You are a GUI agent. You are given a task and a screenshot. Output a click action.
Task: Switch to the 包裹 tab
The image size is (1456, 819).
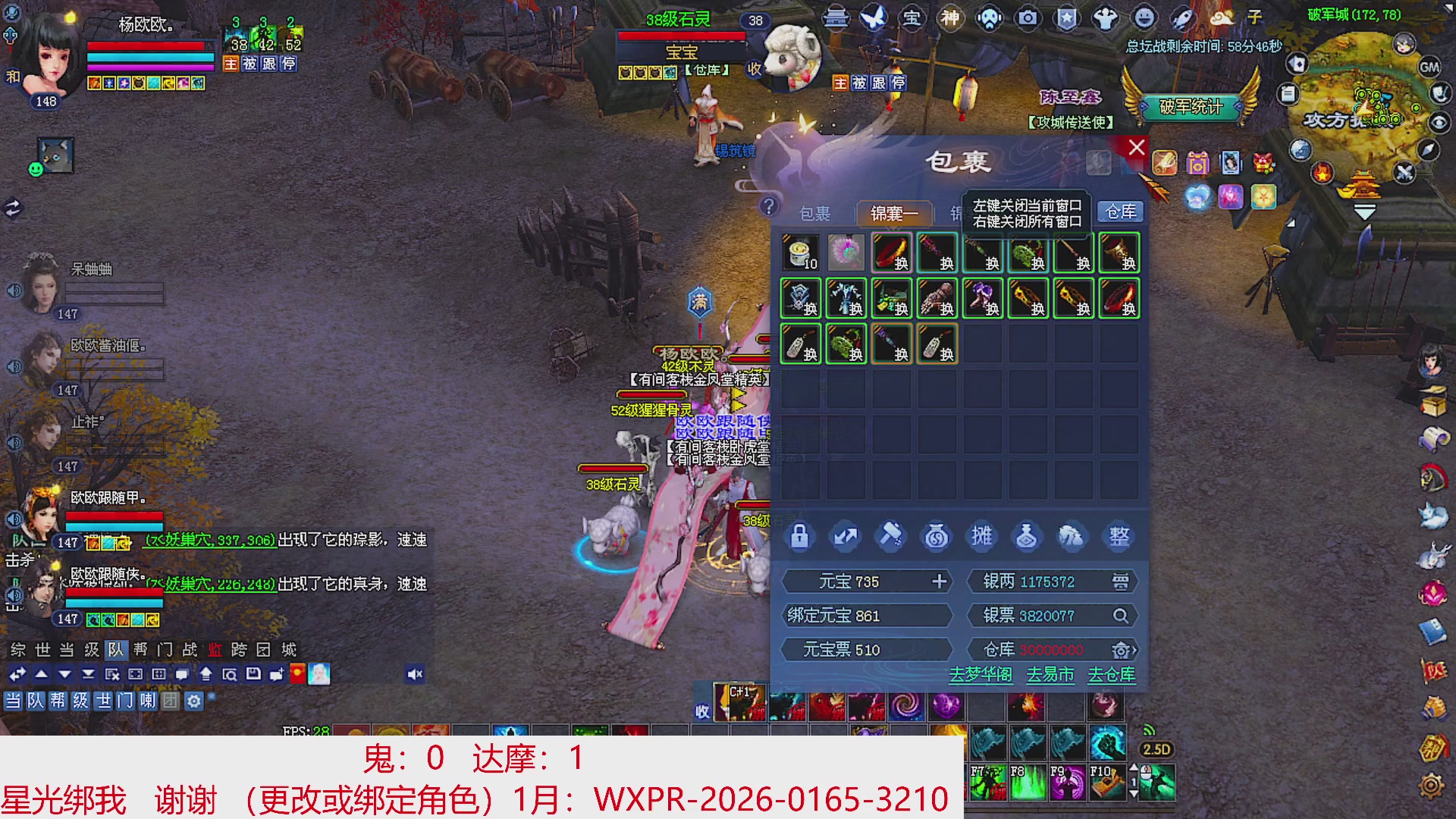[x=817, y=213]
